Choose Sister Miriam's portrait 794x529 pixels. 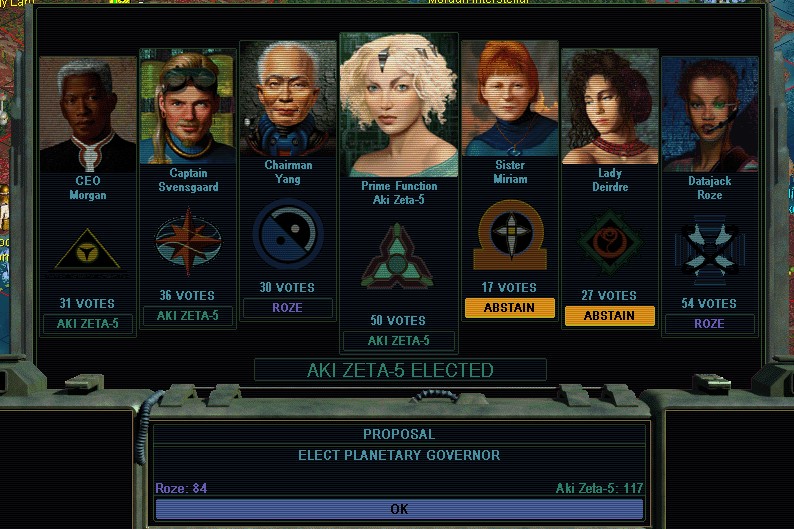tap(509, 98)
